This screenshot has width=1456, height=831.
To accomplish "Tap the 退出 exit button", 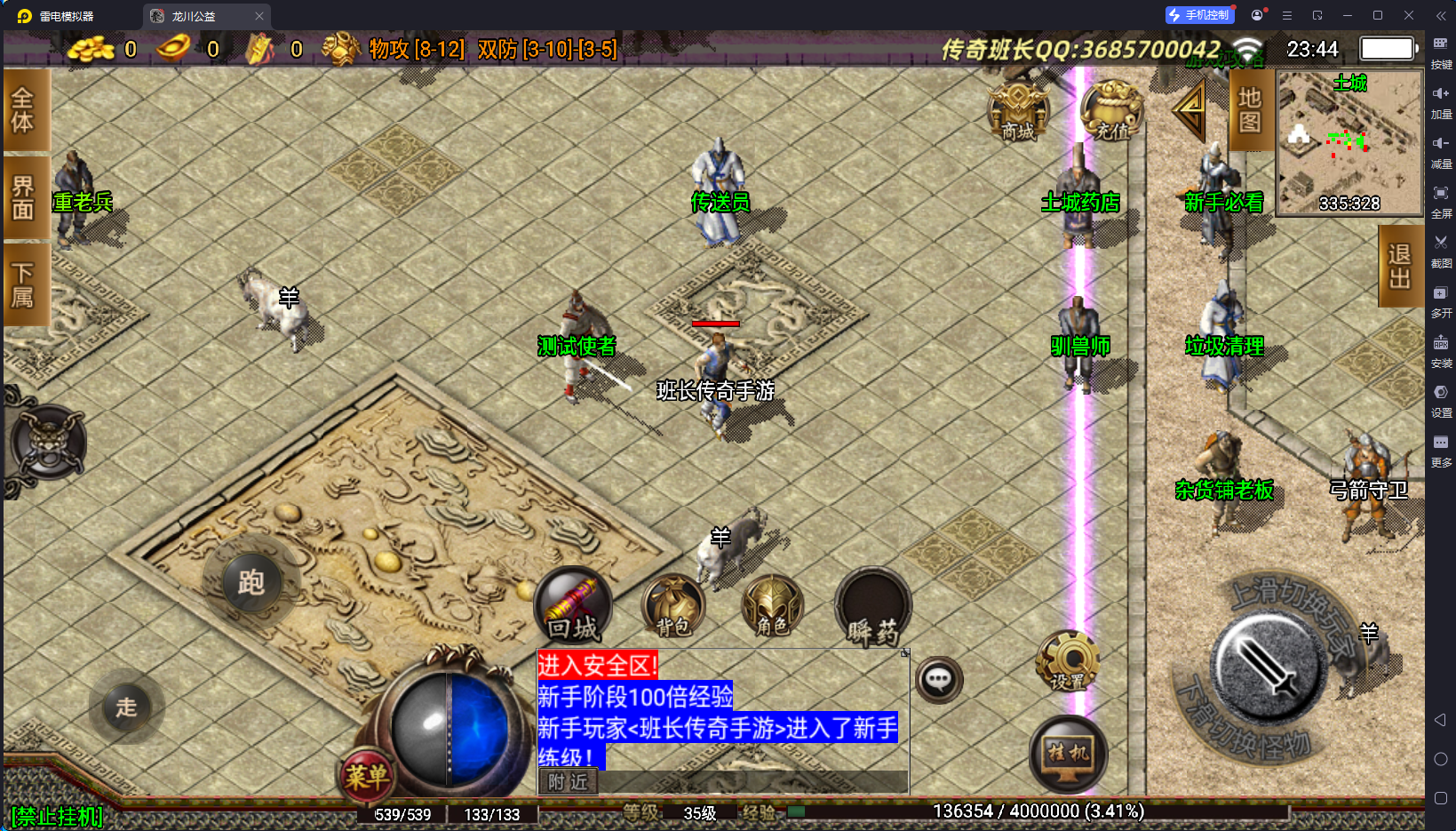I will point(1400,266).
